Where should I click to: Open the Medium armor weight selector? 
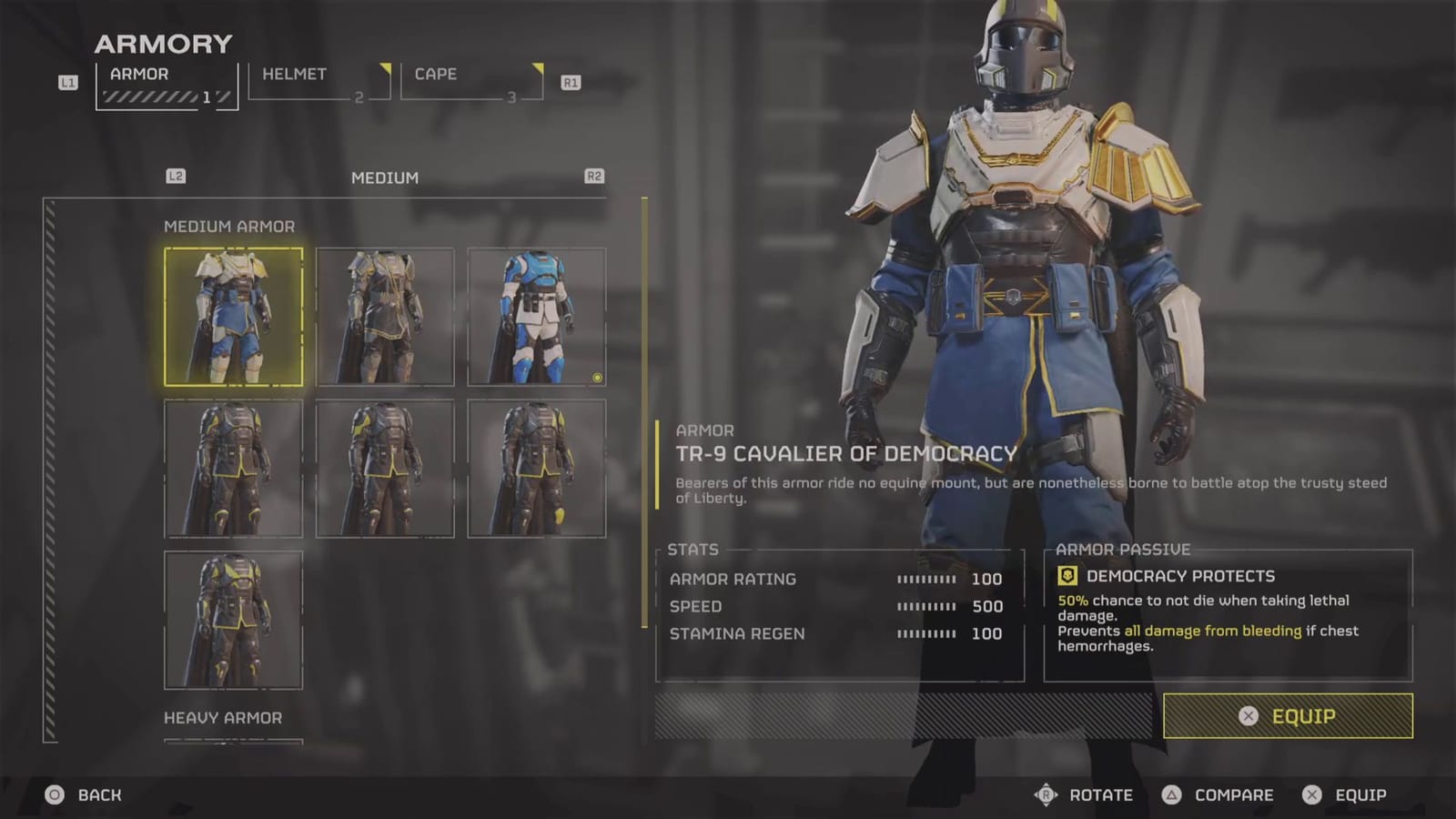point(383,177)
